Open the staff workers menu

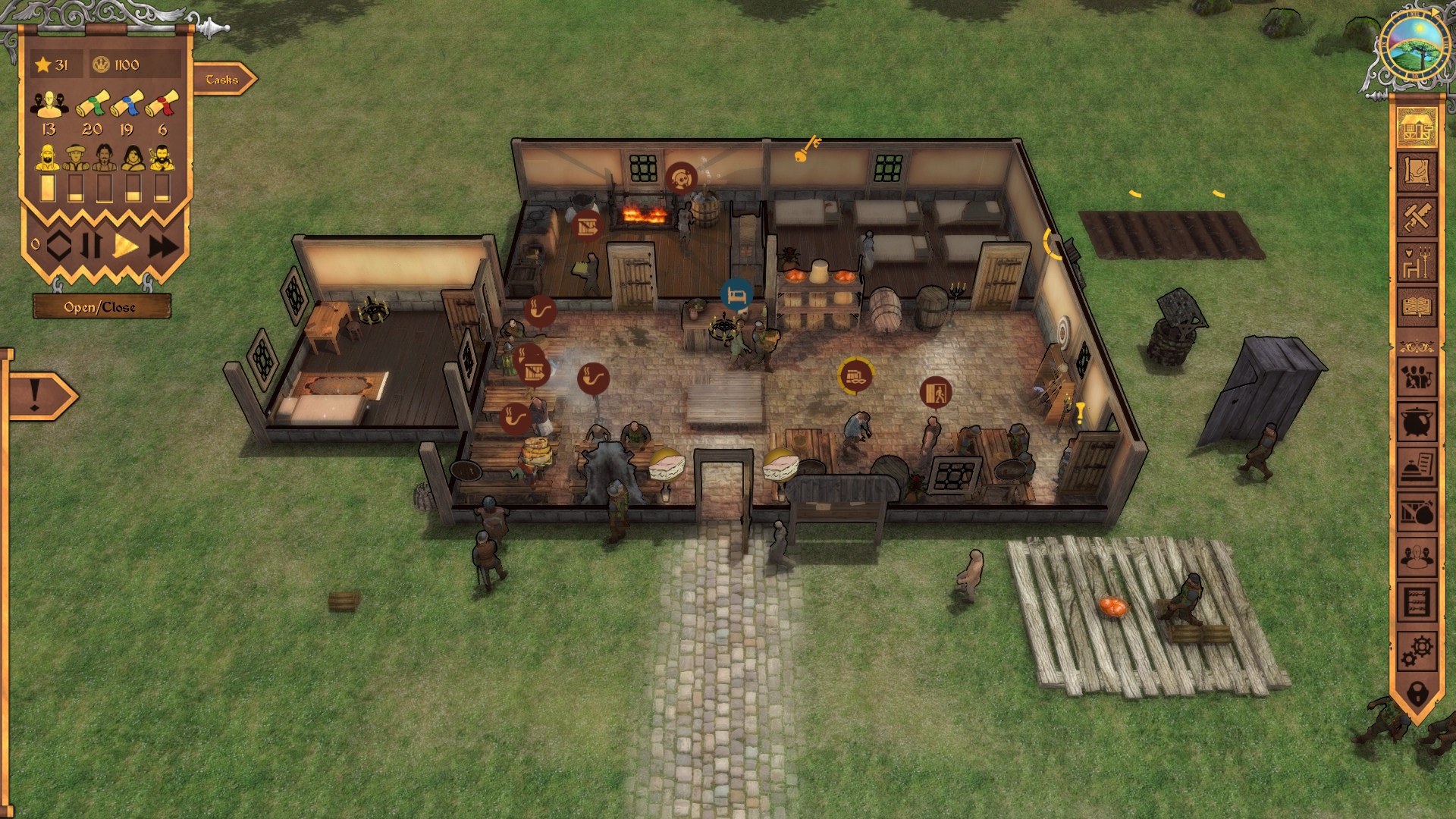tap(1417, 377)
